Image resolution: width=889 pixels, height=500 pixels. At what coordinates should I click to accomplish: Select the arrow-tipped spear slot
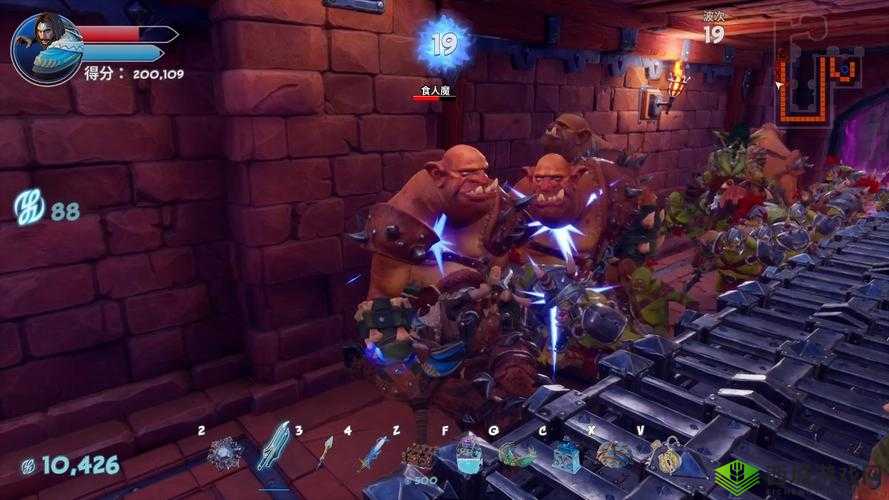point(325,455)
